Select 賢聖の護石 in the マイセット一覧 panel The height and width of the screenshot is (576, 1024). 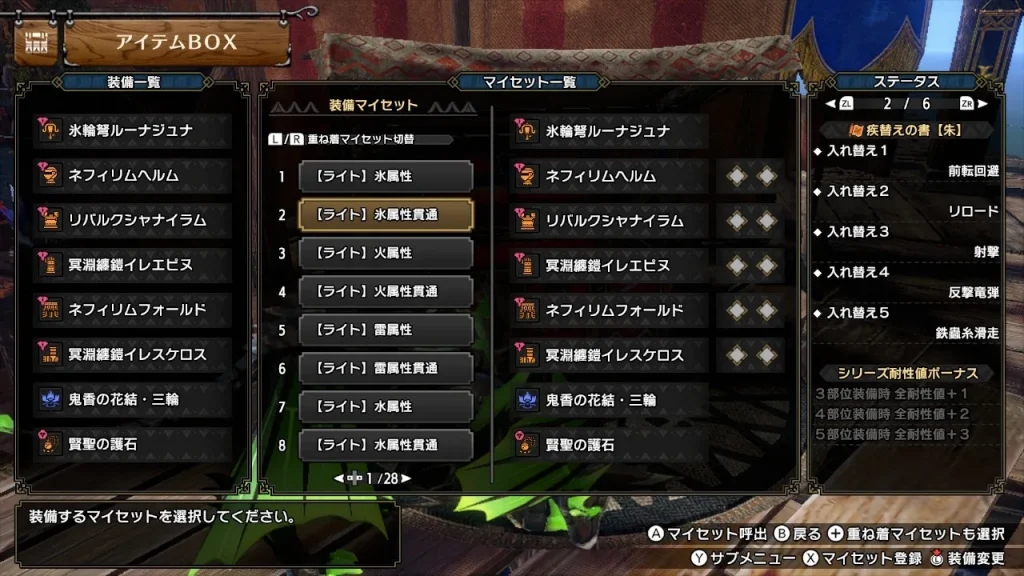coord(609,445)
